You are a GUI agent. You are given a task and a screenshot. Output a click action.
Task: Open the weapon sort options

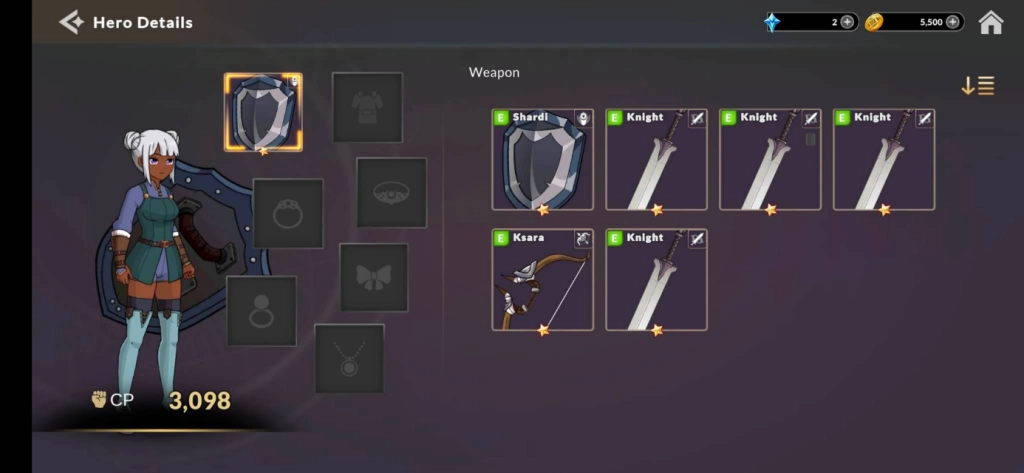point(977,86)
